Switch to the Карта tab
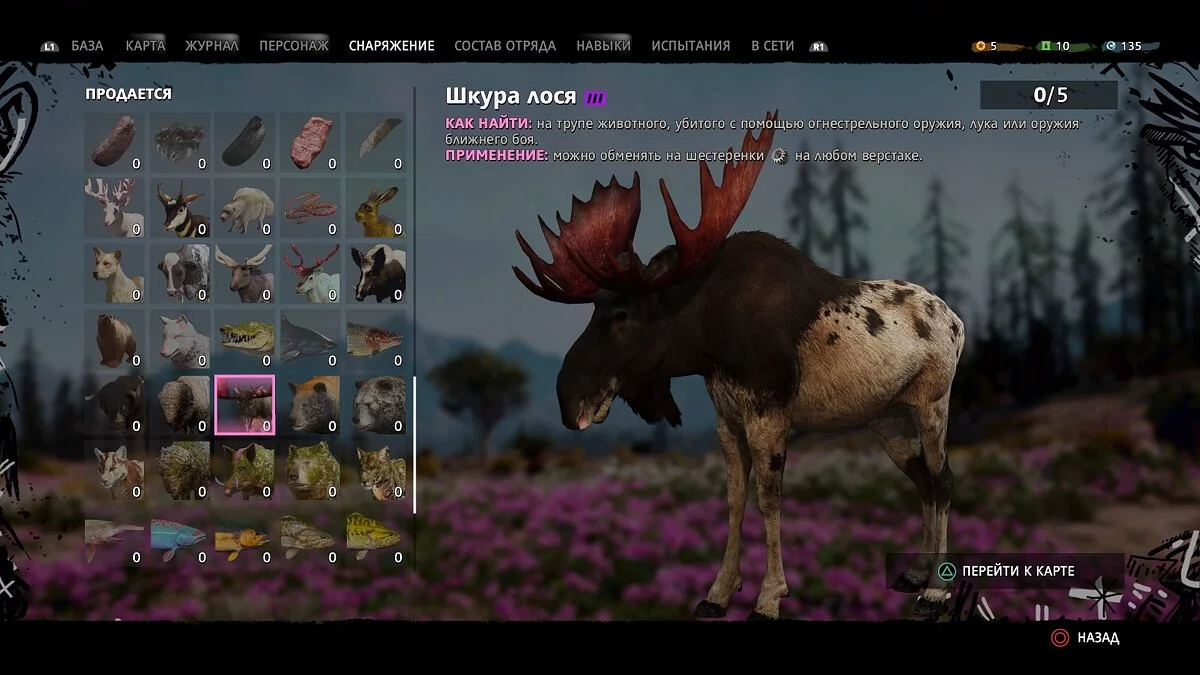The height and width of the screenshot is (675, 1200). tap(145, 46)
